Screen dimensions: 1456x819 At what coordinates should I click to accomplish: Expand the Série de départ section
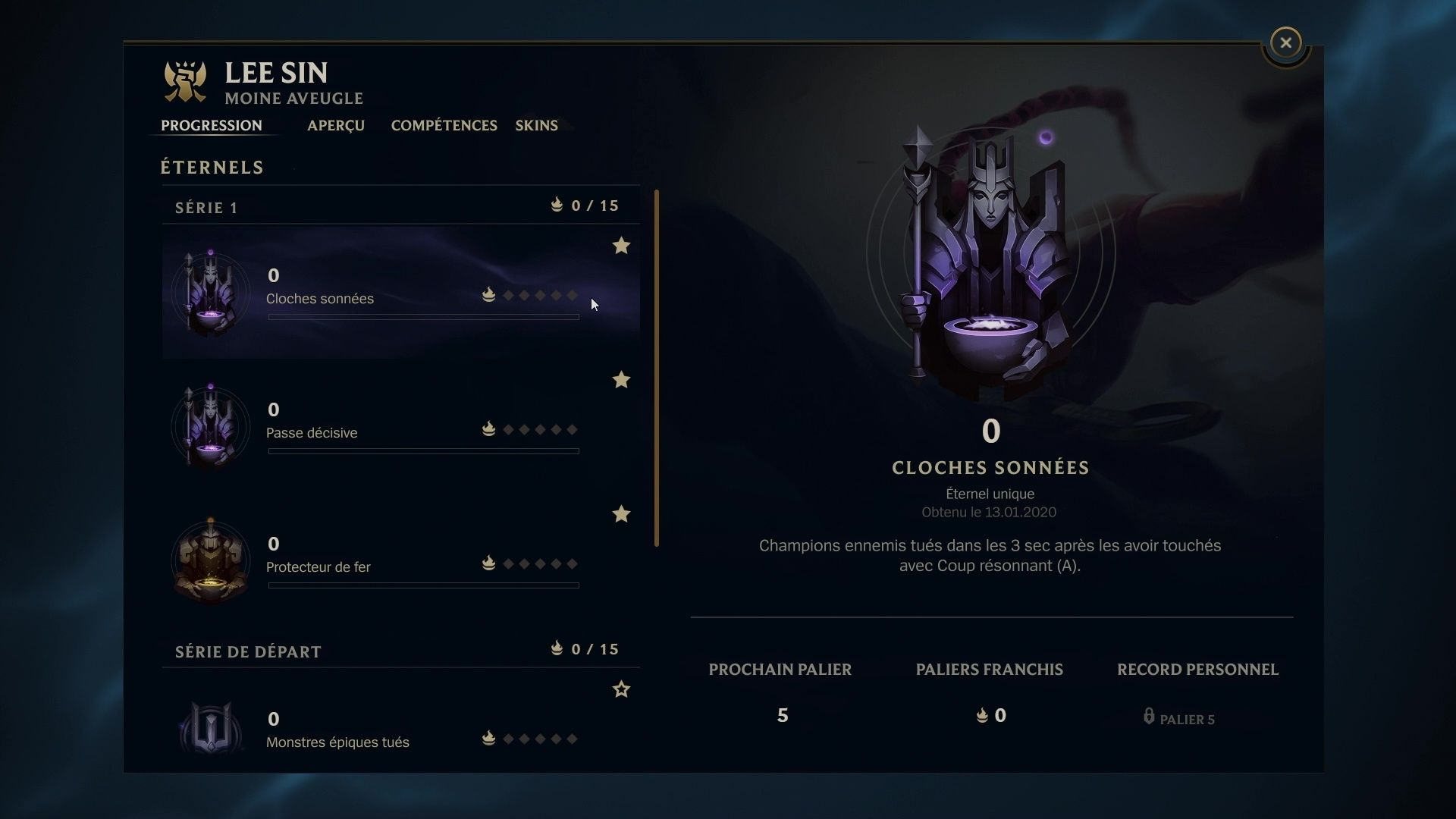pos(248,651)
